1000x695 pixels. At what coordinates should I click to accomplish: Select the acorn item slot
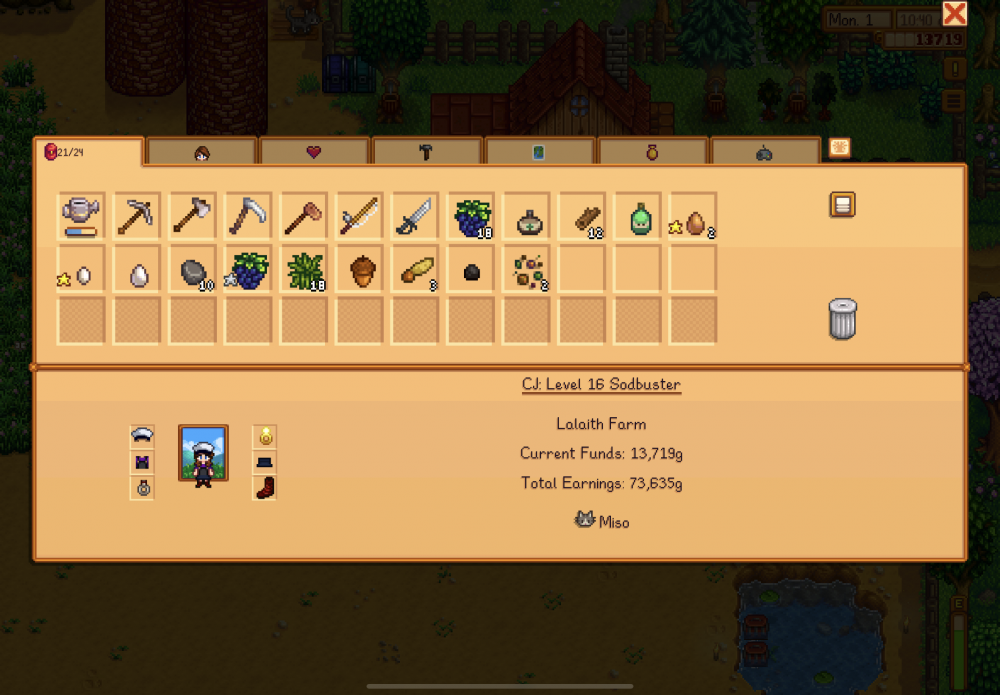point(361,270)
